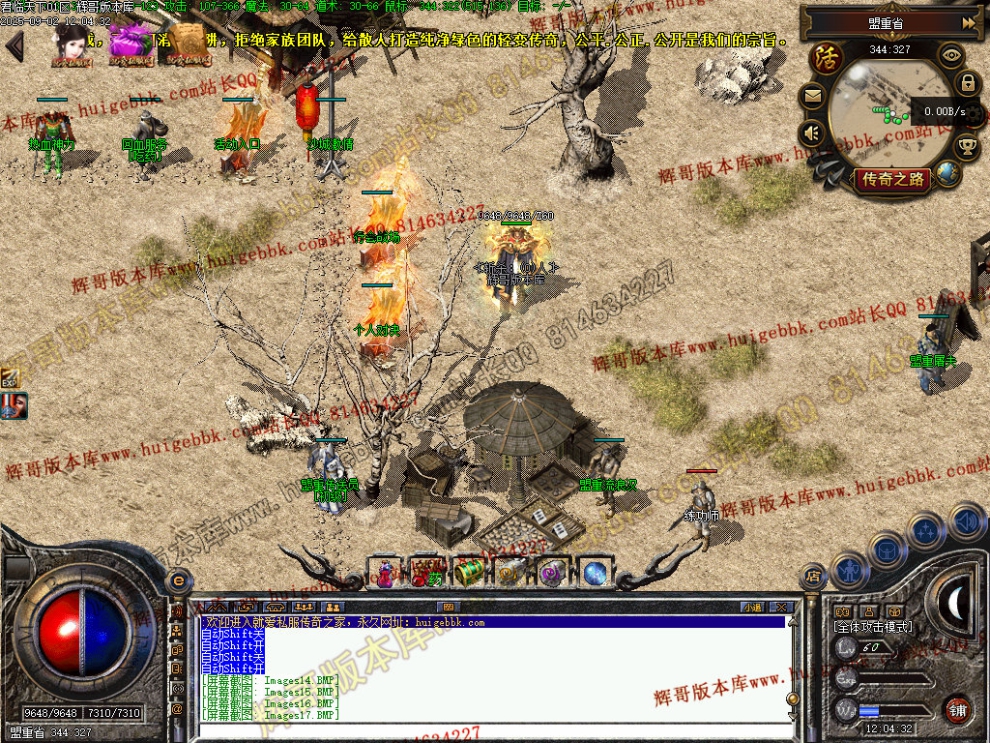Open the bag round button
Viewport: 990px width, 743px height.
(887, 549)
